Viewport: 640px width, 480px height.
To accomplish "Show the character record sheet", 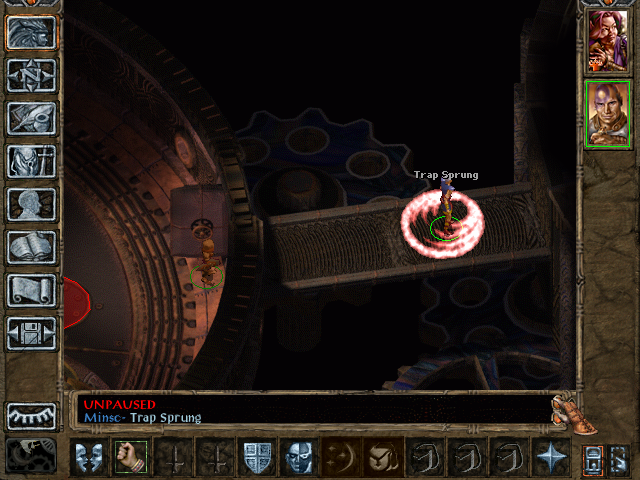I will [31, 204].
